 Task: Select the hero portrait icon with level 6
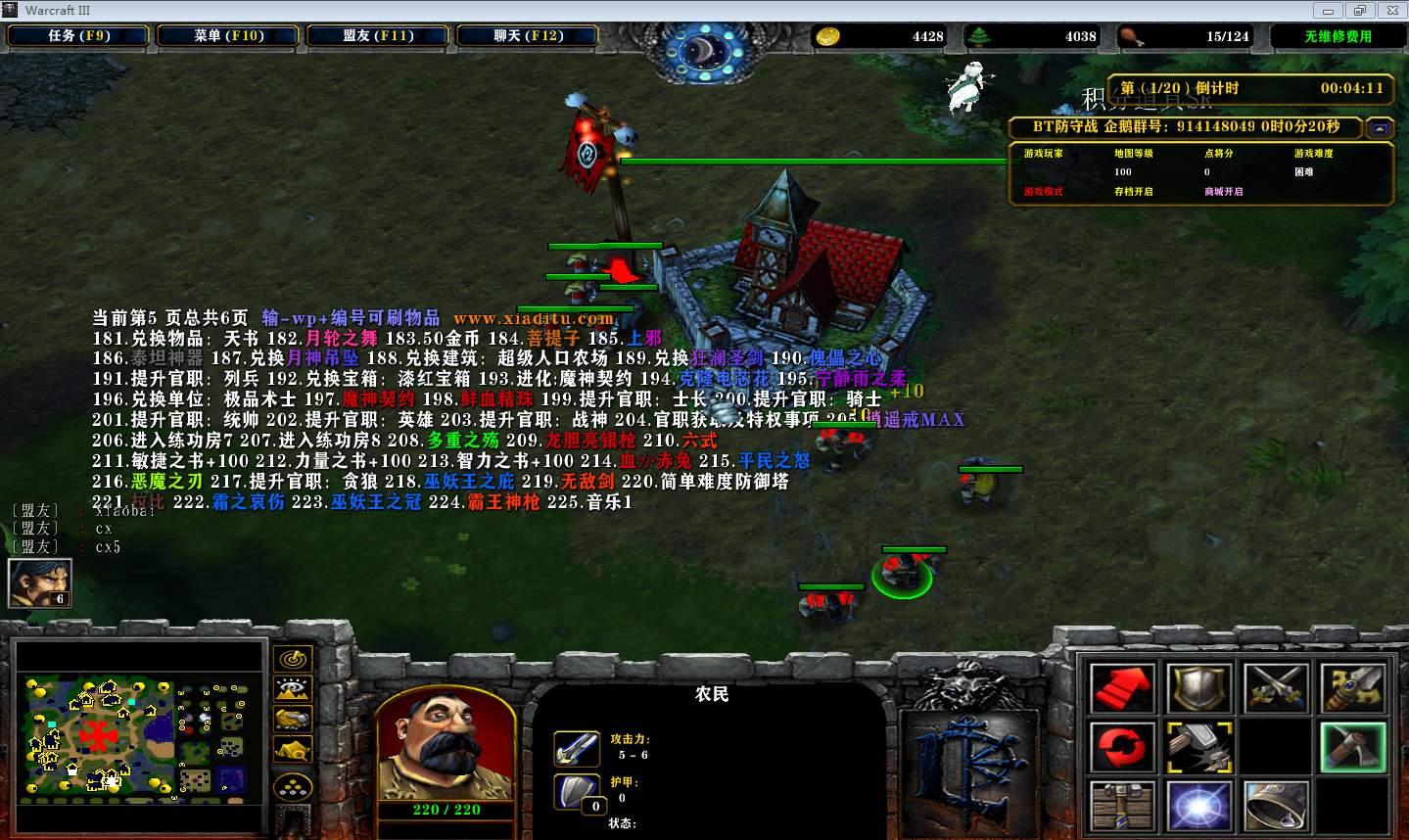click(39, 583)
